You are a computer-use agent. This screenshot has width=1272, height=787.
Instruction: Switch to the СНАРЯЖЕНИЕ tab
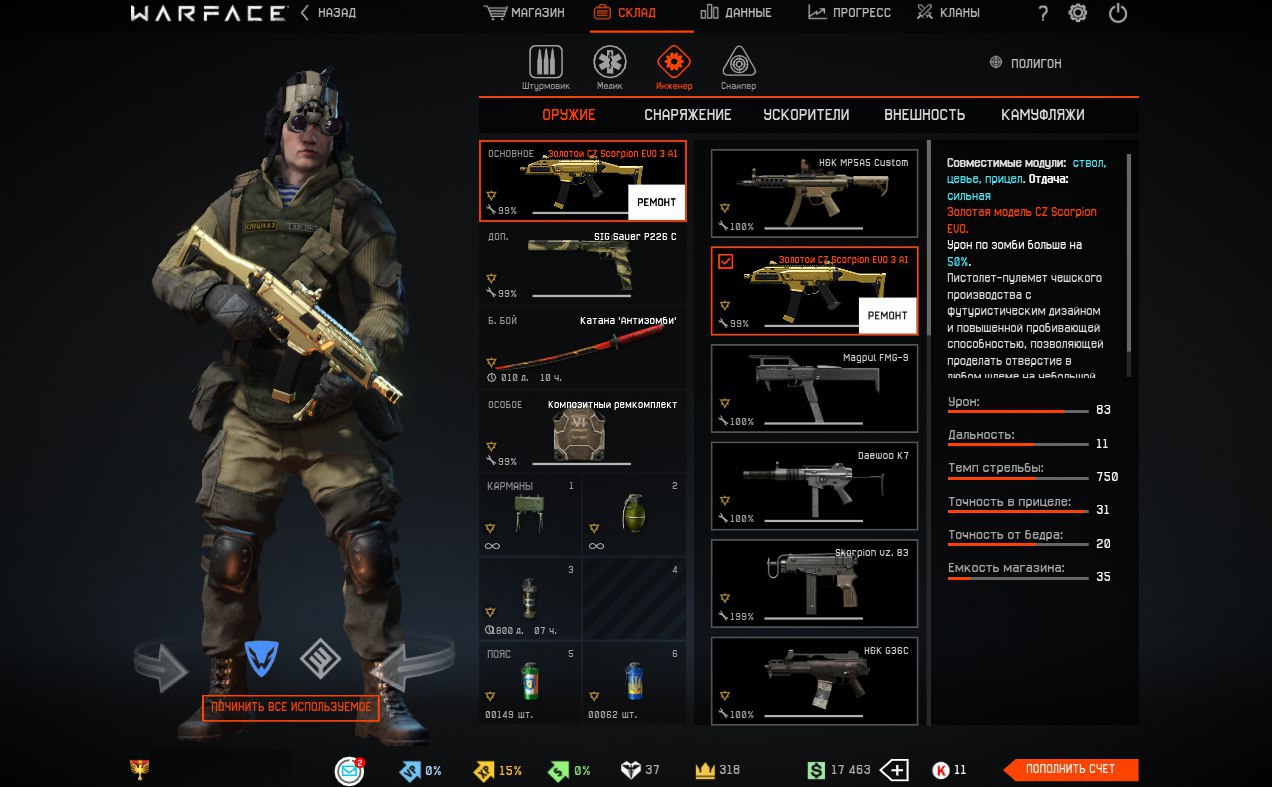(x=687, y=115)
